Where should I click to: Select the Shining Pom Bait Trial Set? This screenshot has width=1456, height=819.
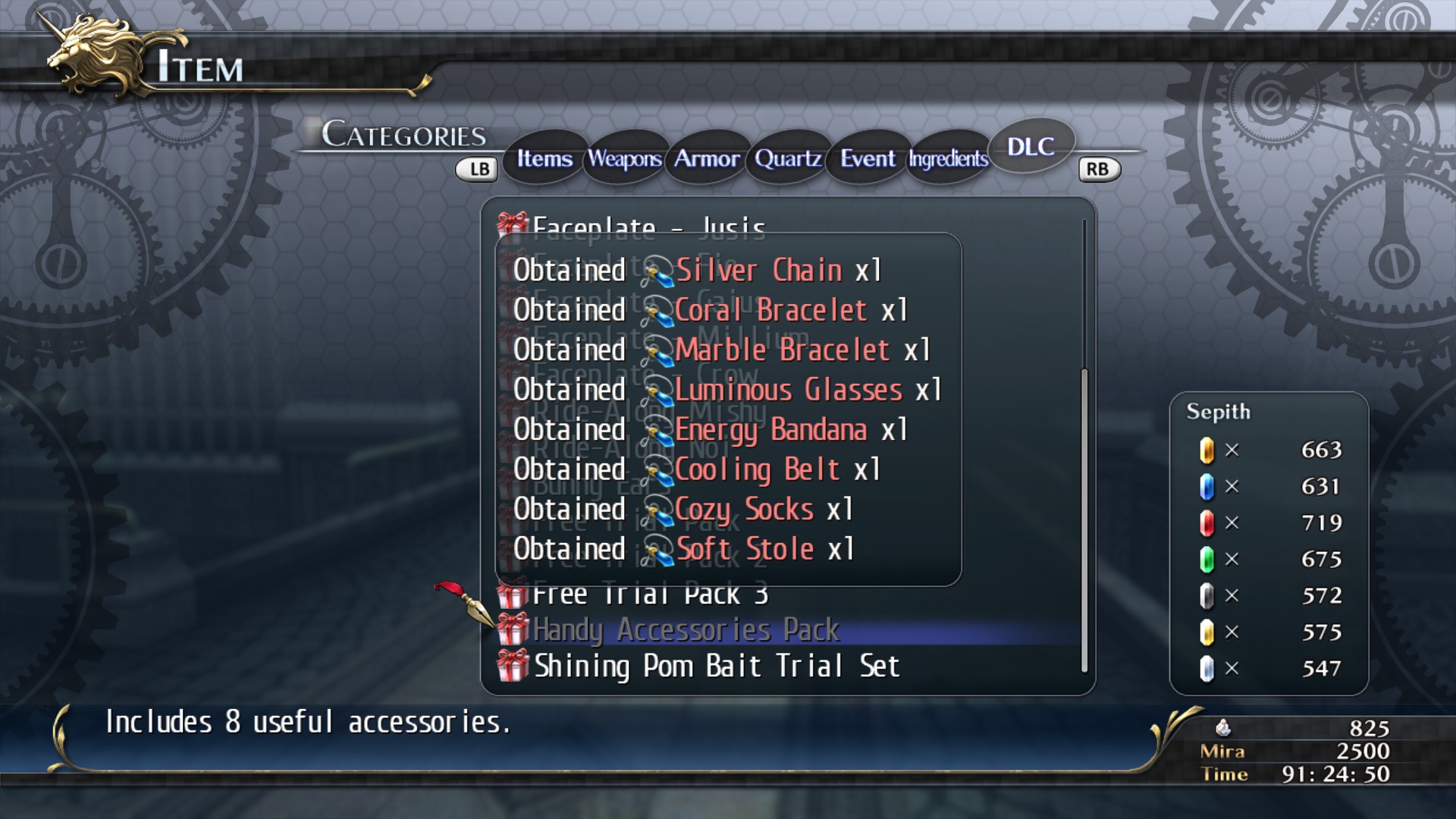(x=716, y=667)
